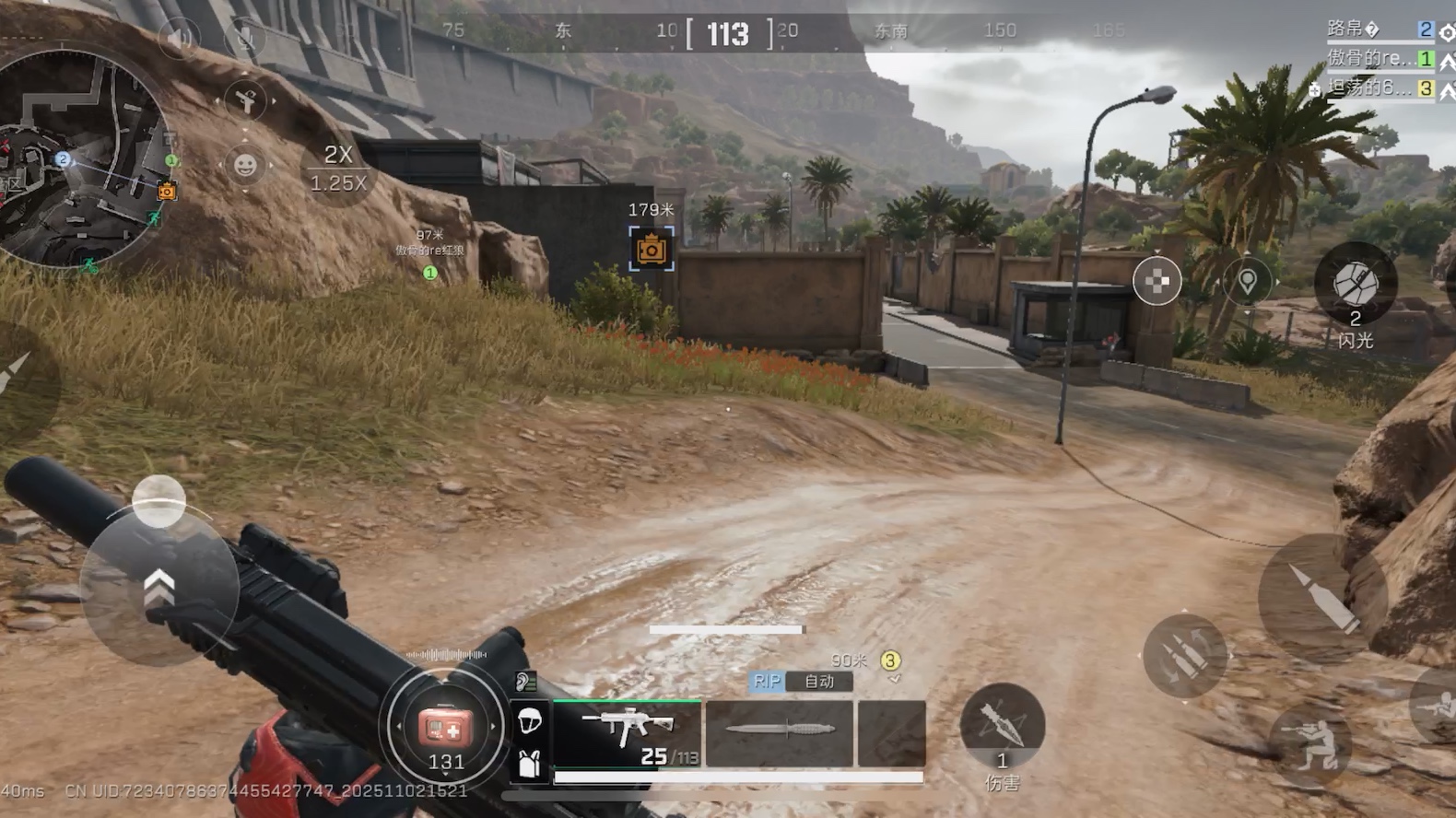Toggle the microphone icon

coord(244,38)
